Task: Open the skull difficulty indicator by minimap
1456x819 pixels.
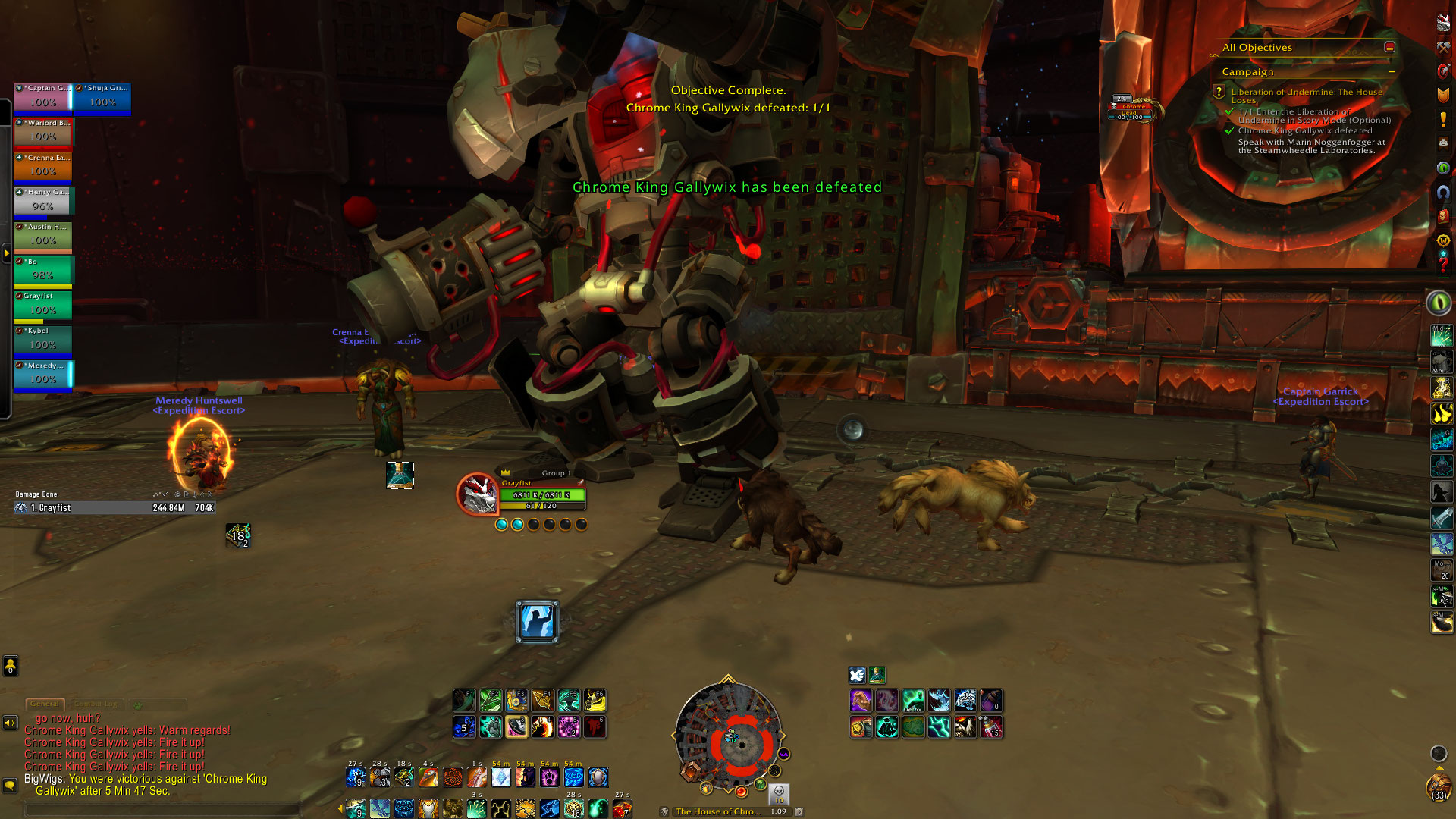Action: (x=779, y=793)
